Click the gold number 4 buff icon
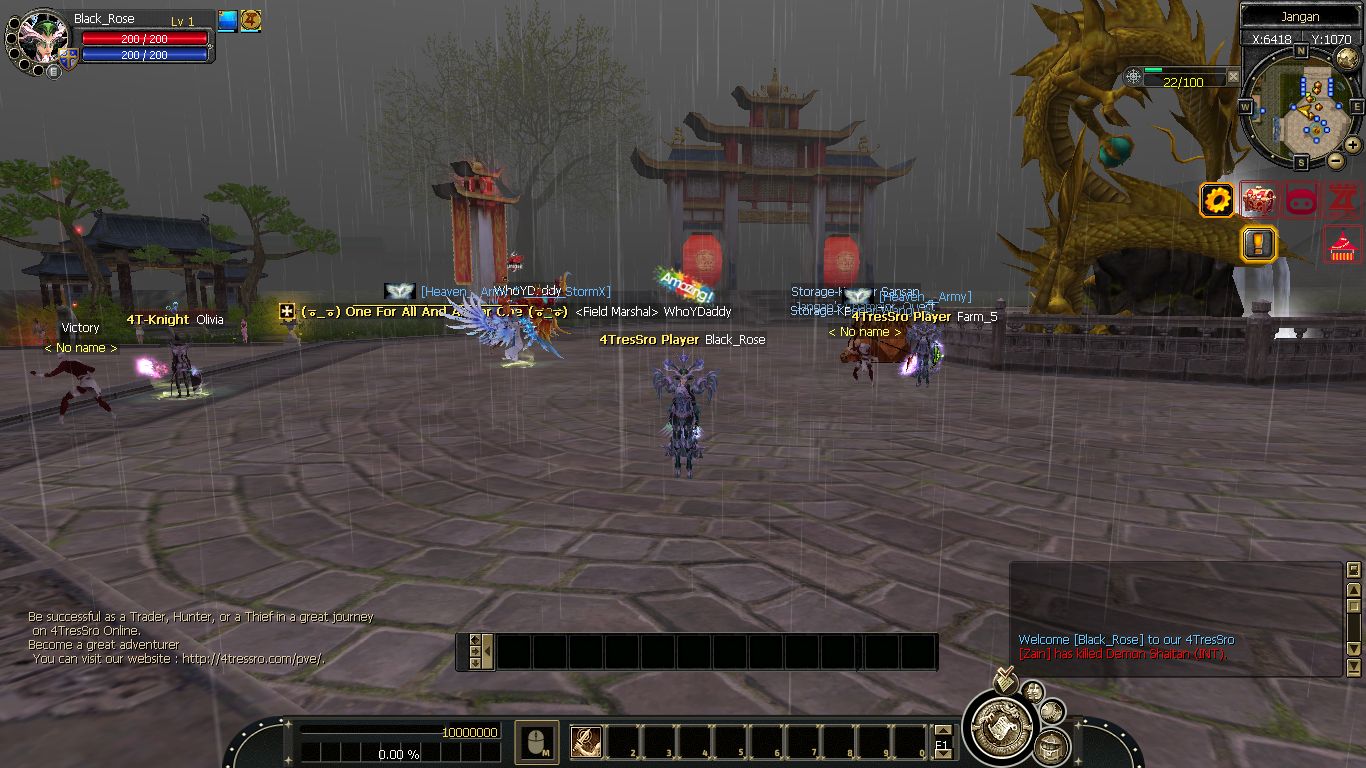Image resolution: width=1366 pixels, height=768 pixels. click(251, 21)
